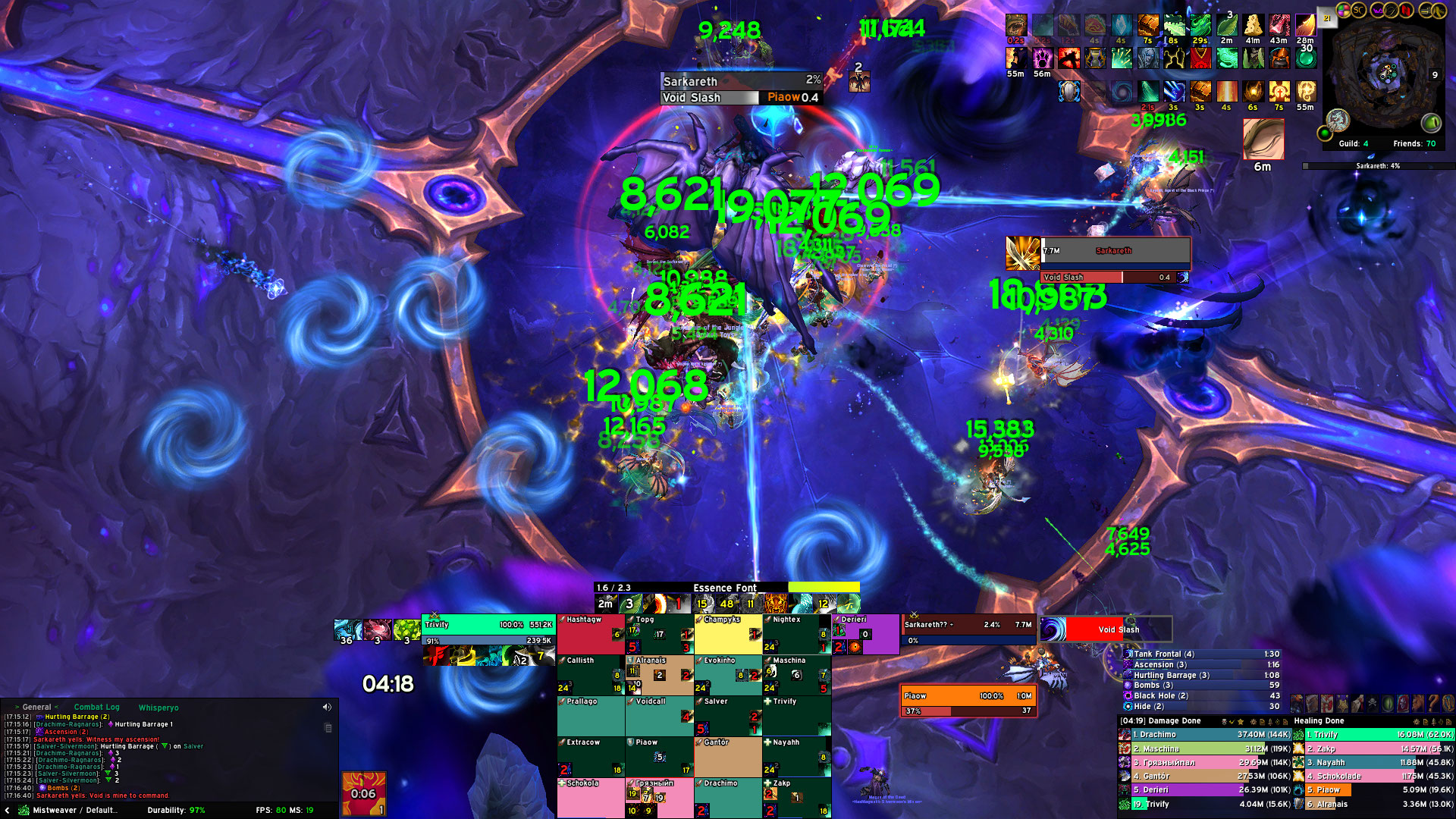Switch to the General chat tab

36,708
